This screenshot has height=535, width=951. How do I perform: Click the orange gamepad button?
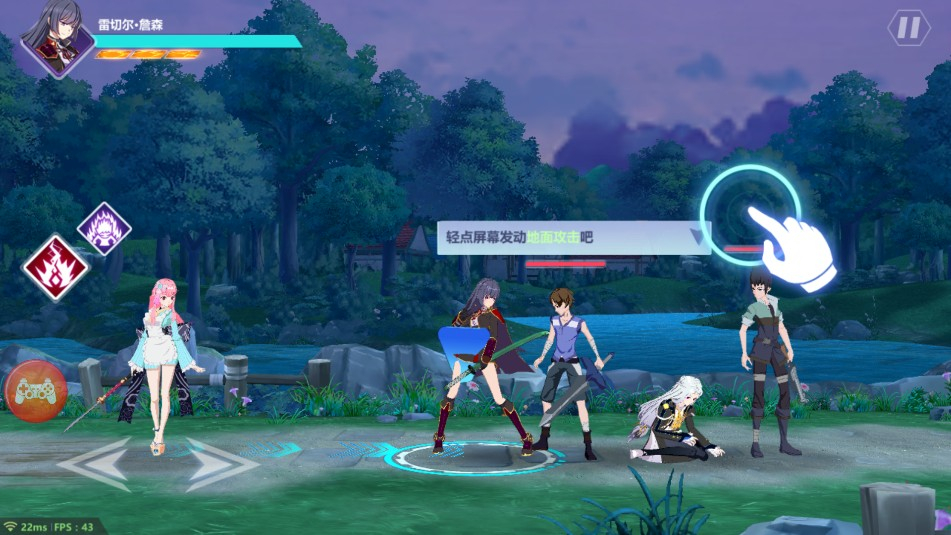pyautogui.click(x=35, y=390)
